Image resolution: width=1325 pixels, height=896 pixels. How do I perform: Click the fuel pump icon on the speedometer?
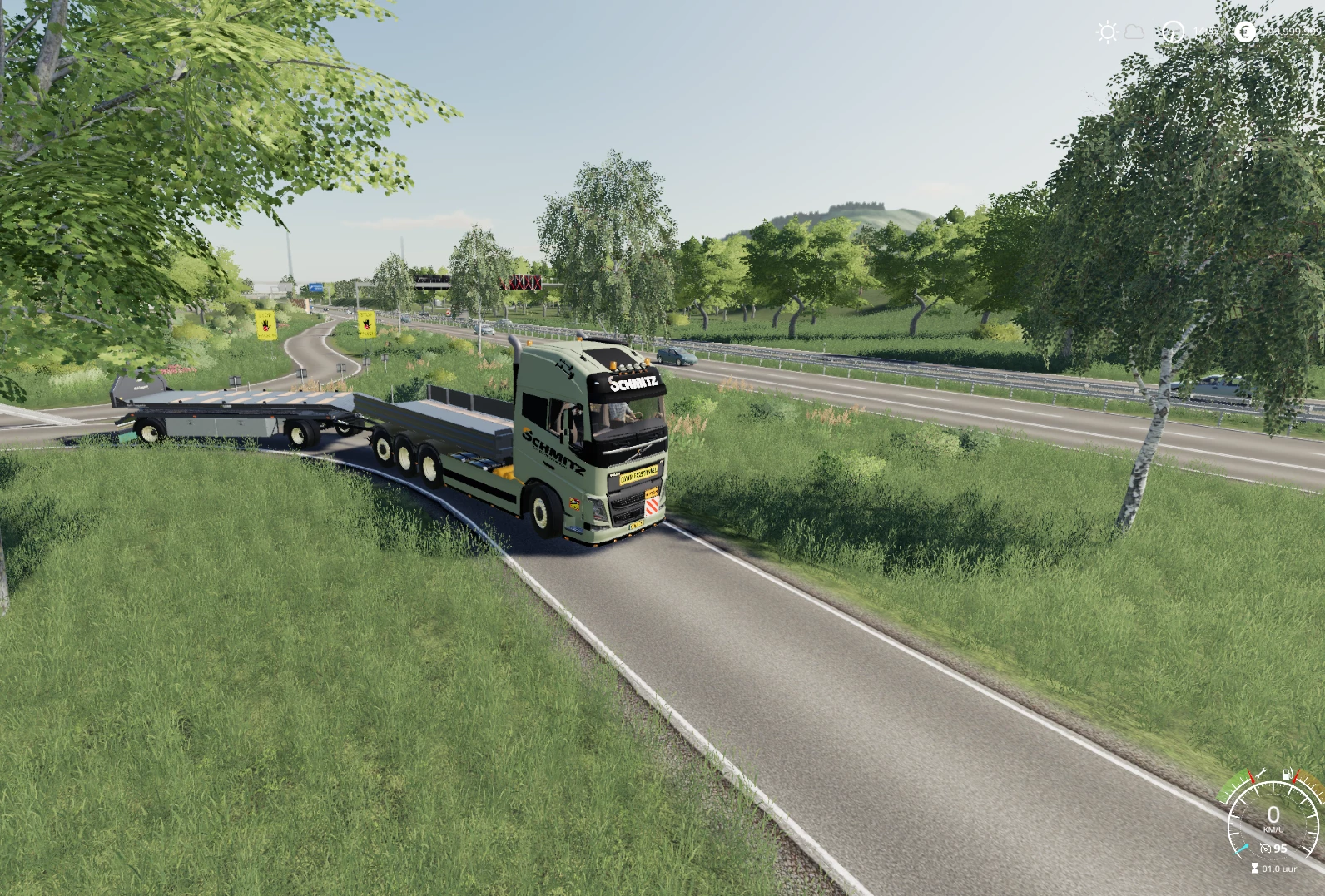tap(1288, 774)
